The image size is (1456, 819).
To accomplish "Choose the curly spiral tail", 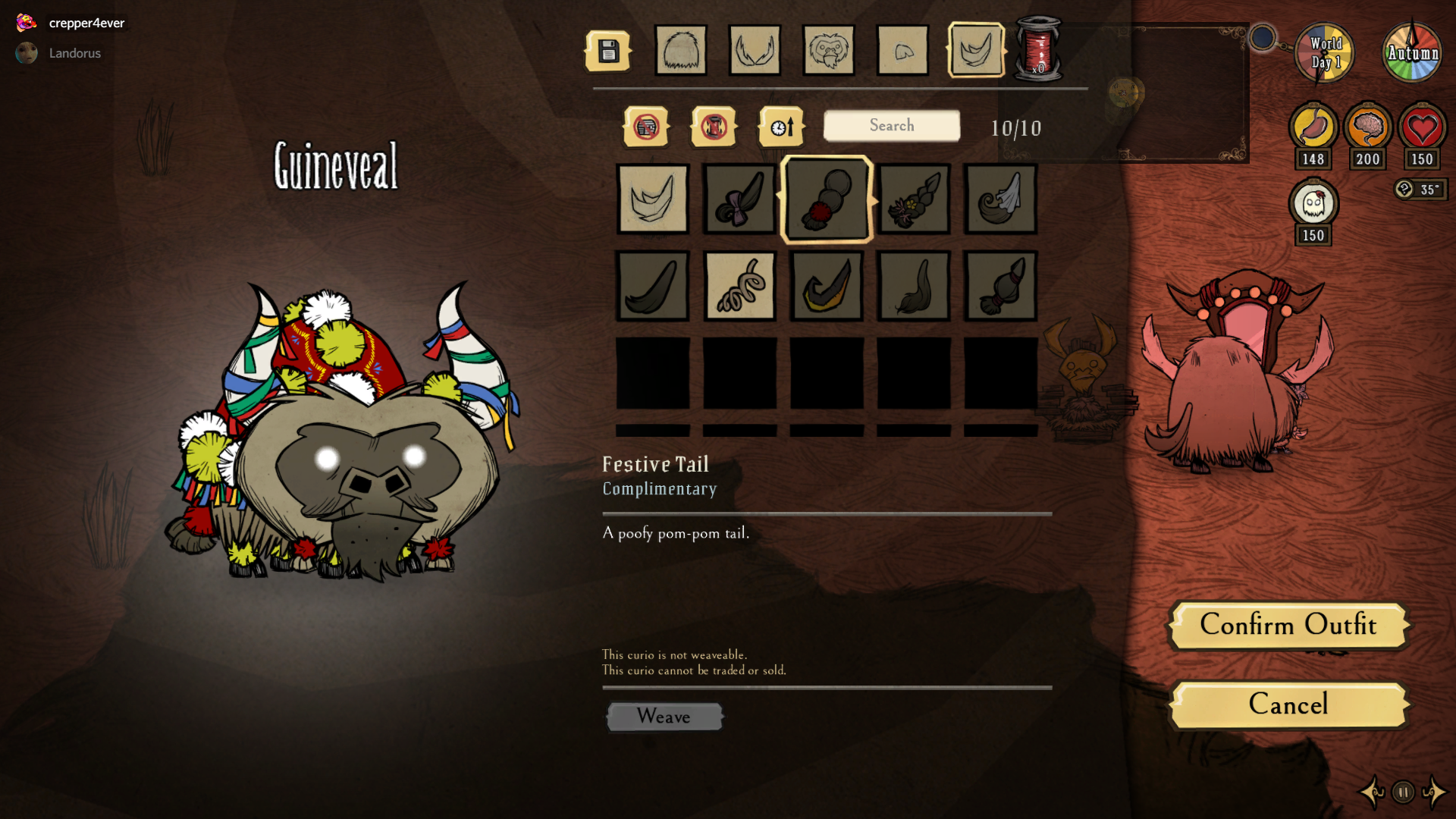I will click(x=739, y=286).
